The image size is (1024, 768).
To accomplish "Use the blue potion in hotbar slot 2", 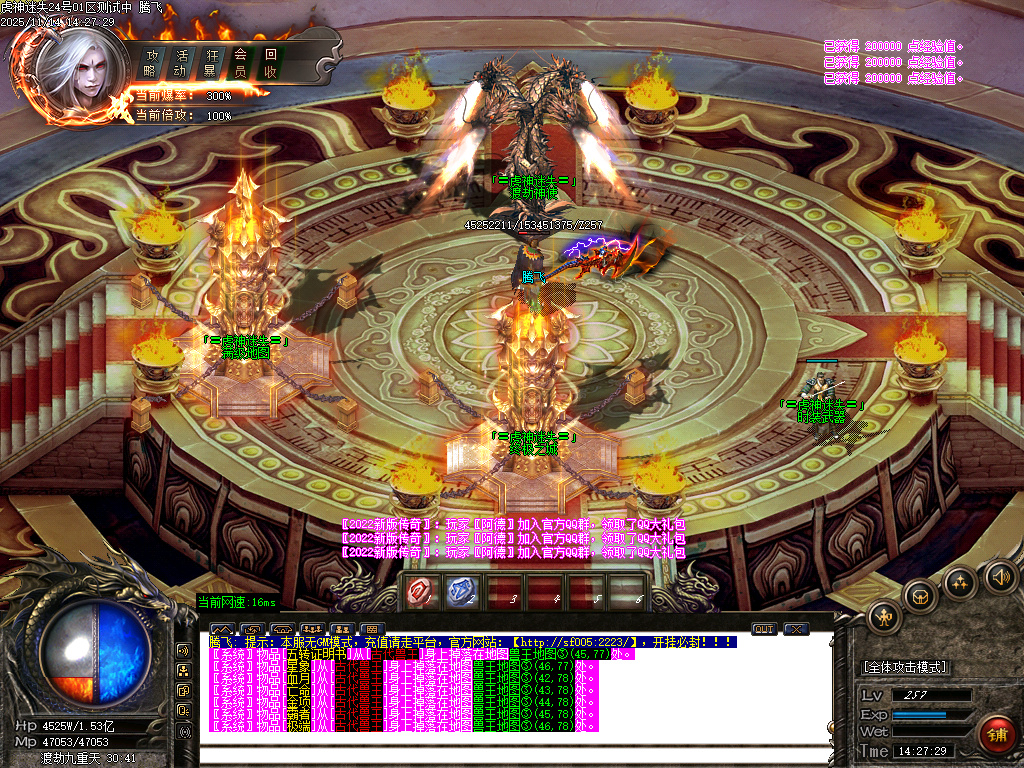I will pyautogui.click(x=461, y=592).
